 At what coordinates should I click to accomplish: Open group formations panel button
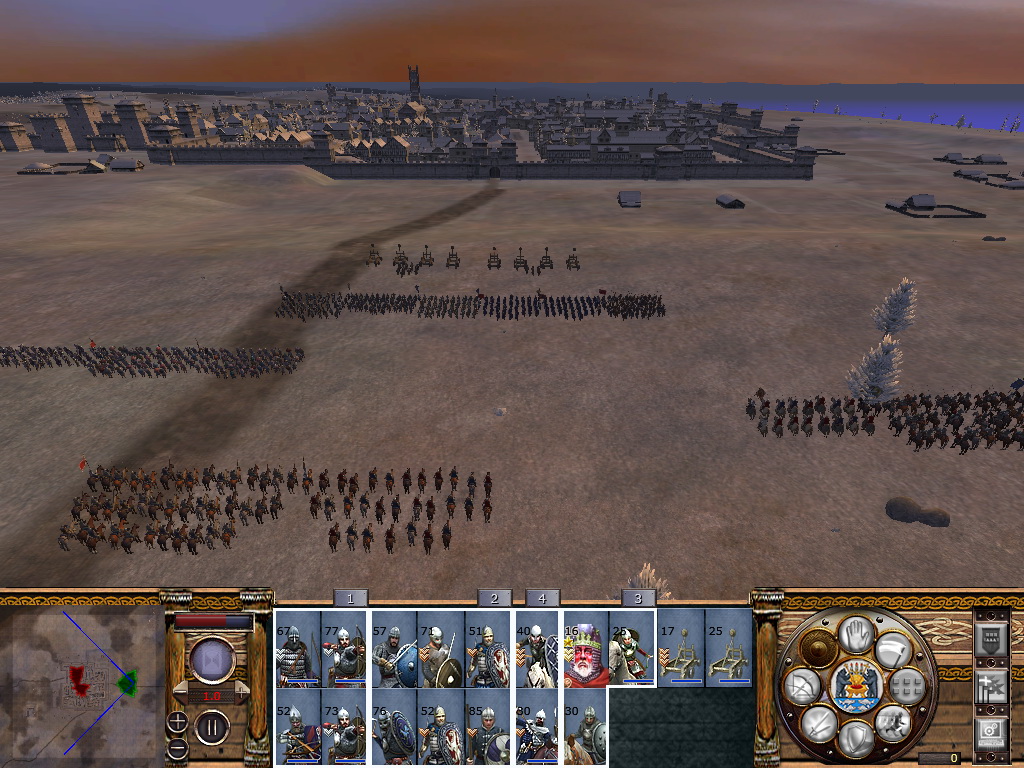[908, 685]
